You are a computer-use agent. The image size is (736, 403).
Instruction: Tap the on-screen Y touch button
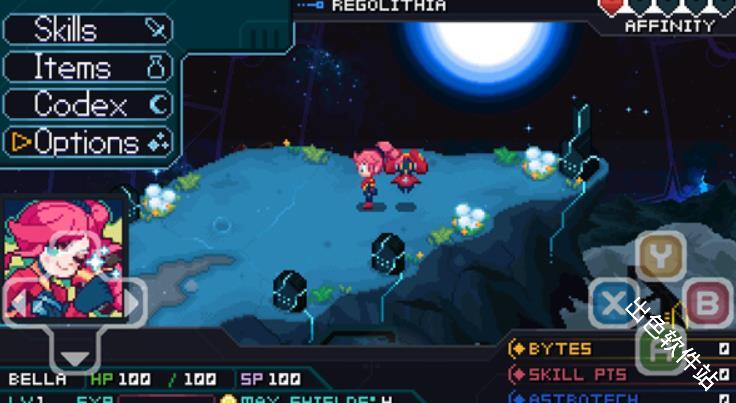pos(661,256)
